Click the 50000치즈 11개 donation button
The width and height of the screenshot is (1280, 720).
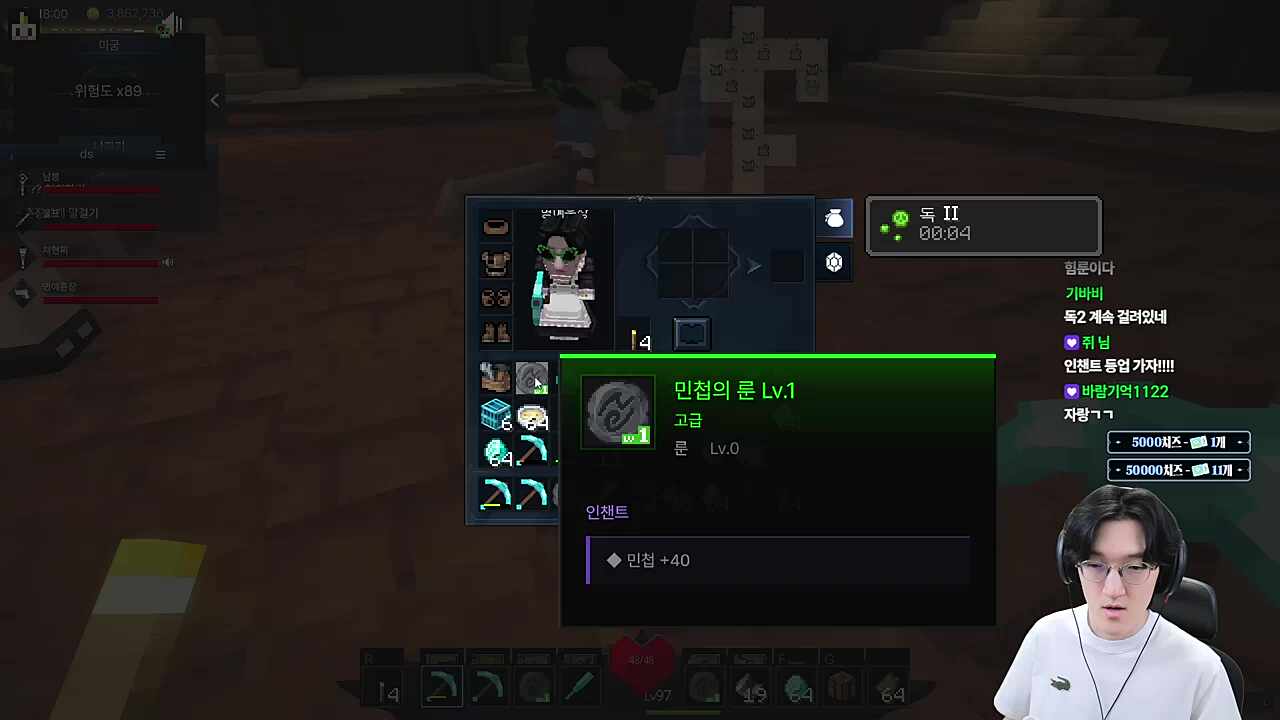coord(1178,470)
